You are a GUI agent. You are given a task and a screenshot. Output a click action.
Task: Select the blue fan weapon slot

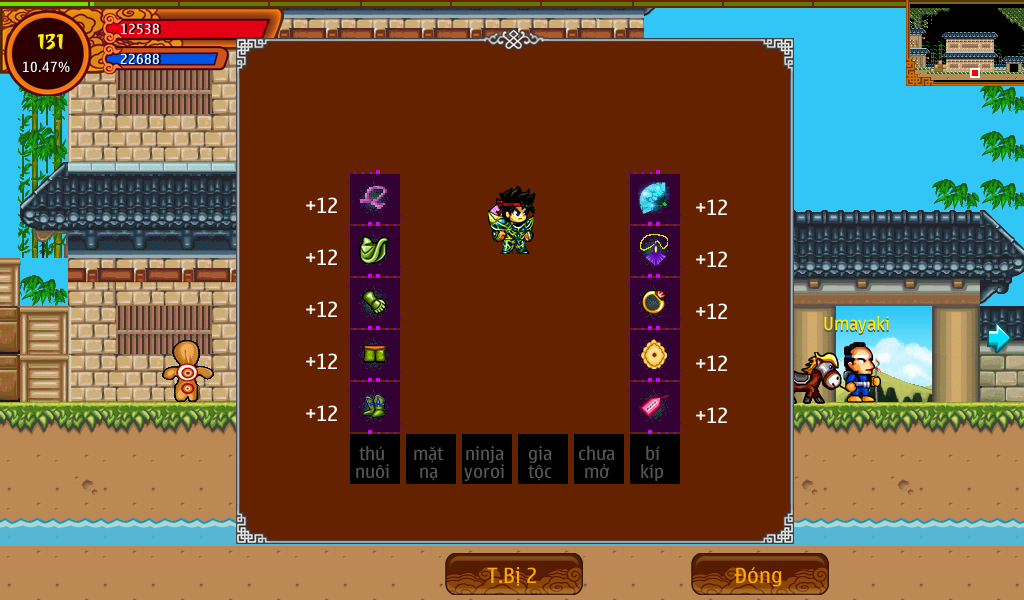tap(655, 199)
